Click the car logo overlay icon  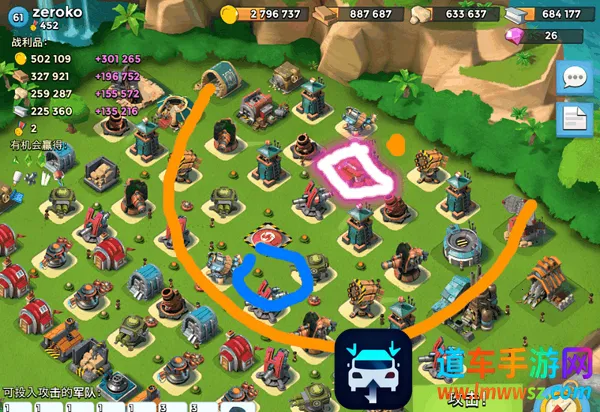[374, 369]
